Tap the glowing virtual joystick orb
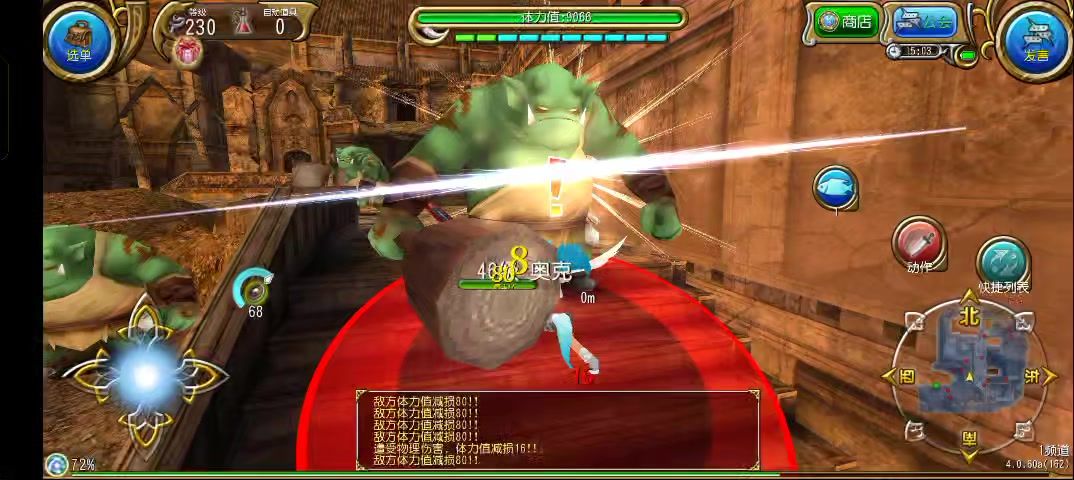The image size is (1074, 480). click(145, 375)
